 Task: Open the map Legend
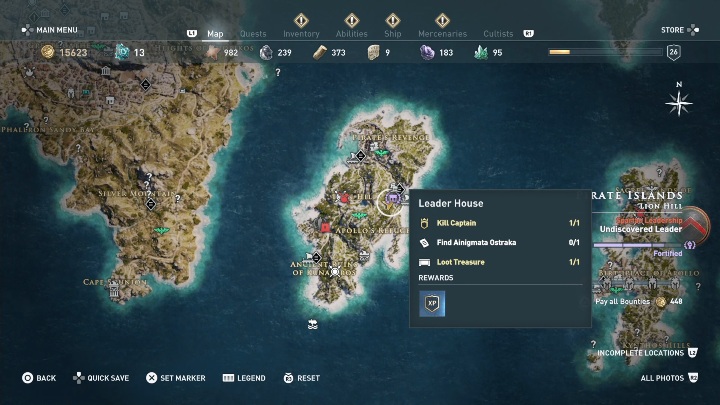244,378
